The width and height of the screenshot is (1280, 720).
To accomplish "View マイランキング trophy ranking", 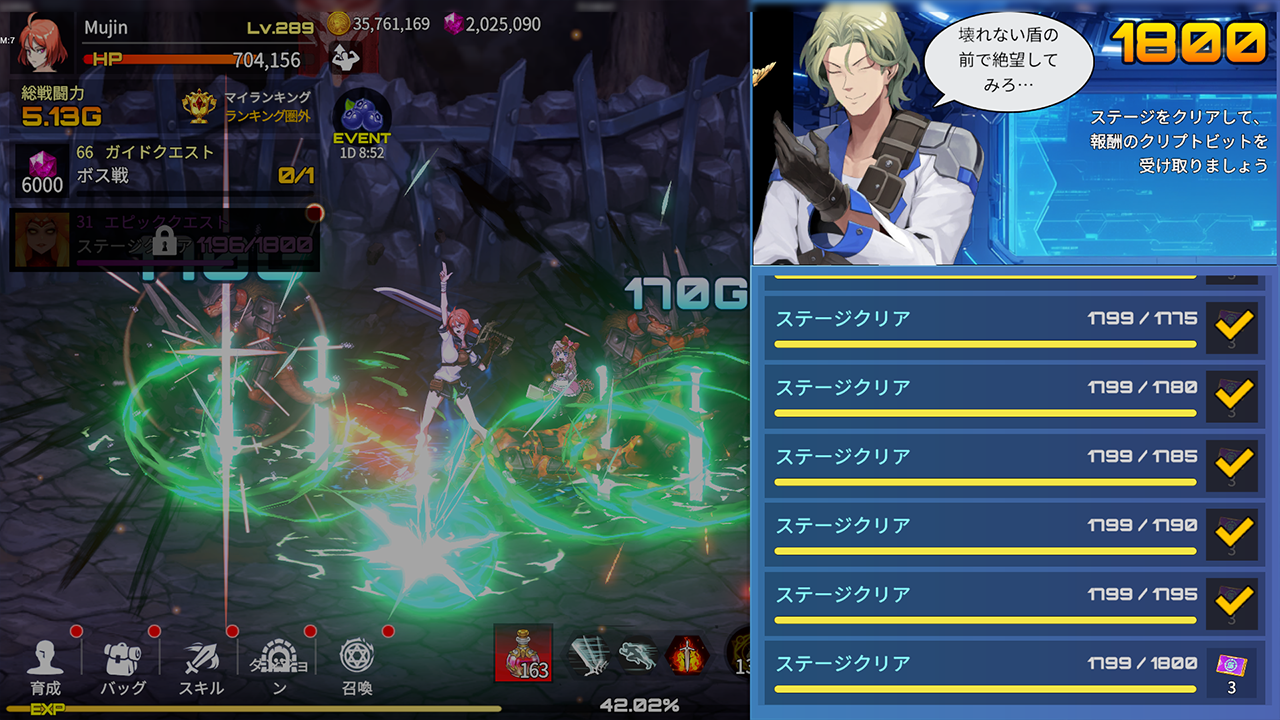I will click(246, 106).
